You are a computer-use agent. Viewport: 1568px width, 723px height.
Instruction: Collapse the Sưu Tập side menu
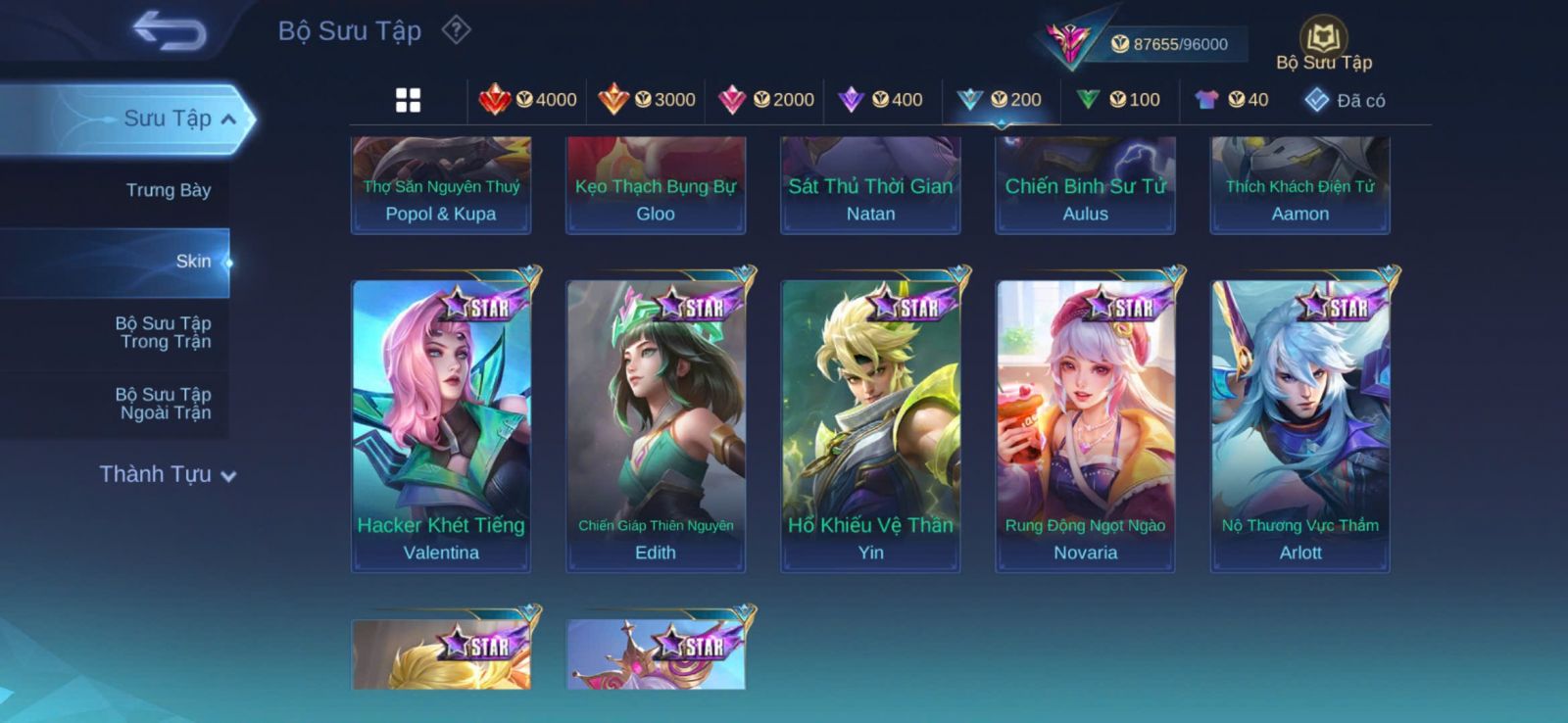point(227,120)
